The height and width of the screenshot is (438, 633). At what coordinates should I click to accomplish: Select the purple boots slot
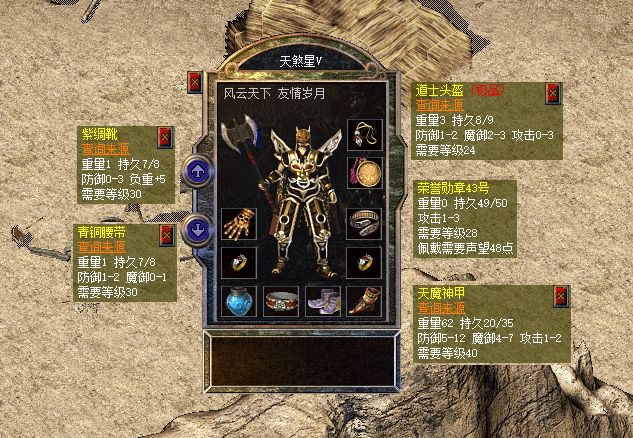(320, 299)
